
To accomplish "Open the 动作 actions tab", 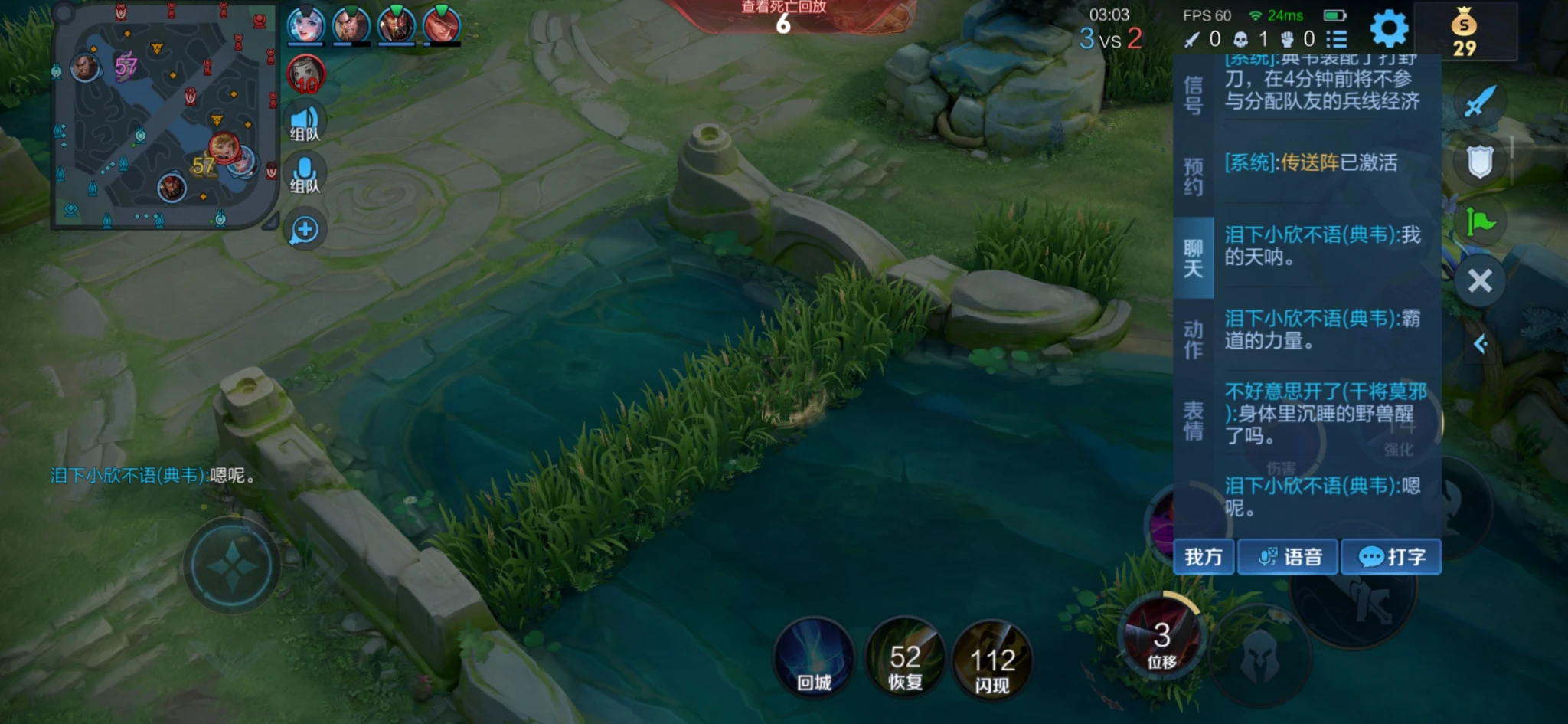I will point(1193,339).
